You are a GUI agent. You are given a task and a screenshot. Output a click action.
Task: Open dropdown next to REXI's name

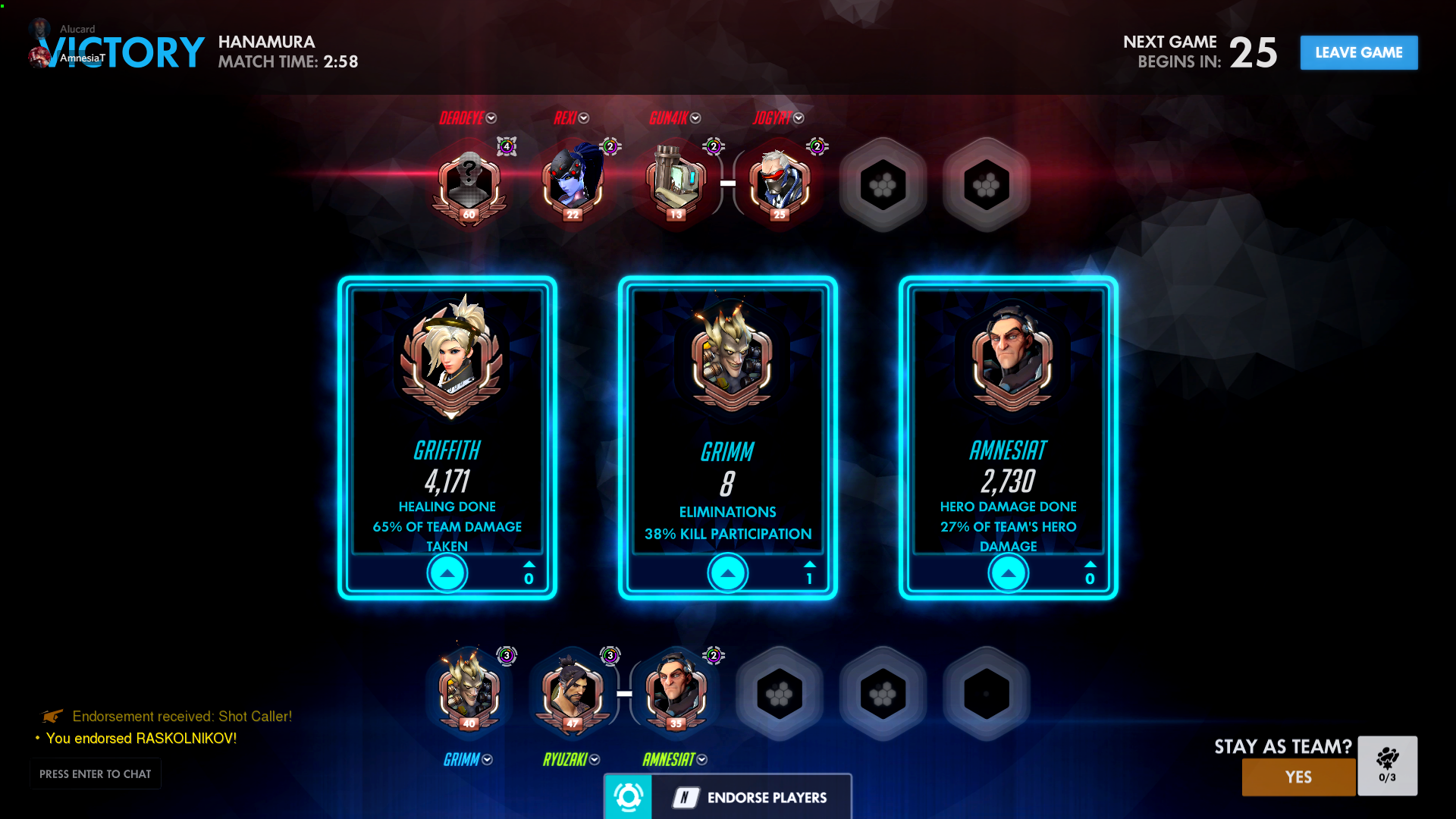click(x=584, y=118)
